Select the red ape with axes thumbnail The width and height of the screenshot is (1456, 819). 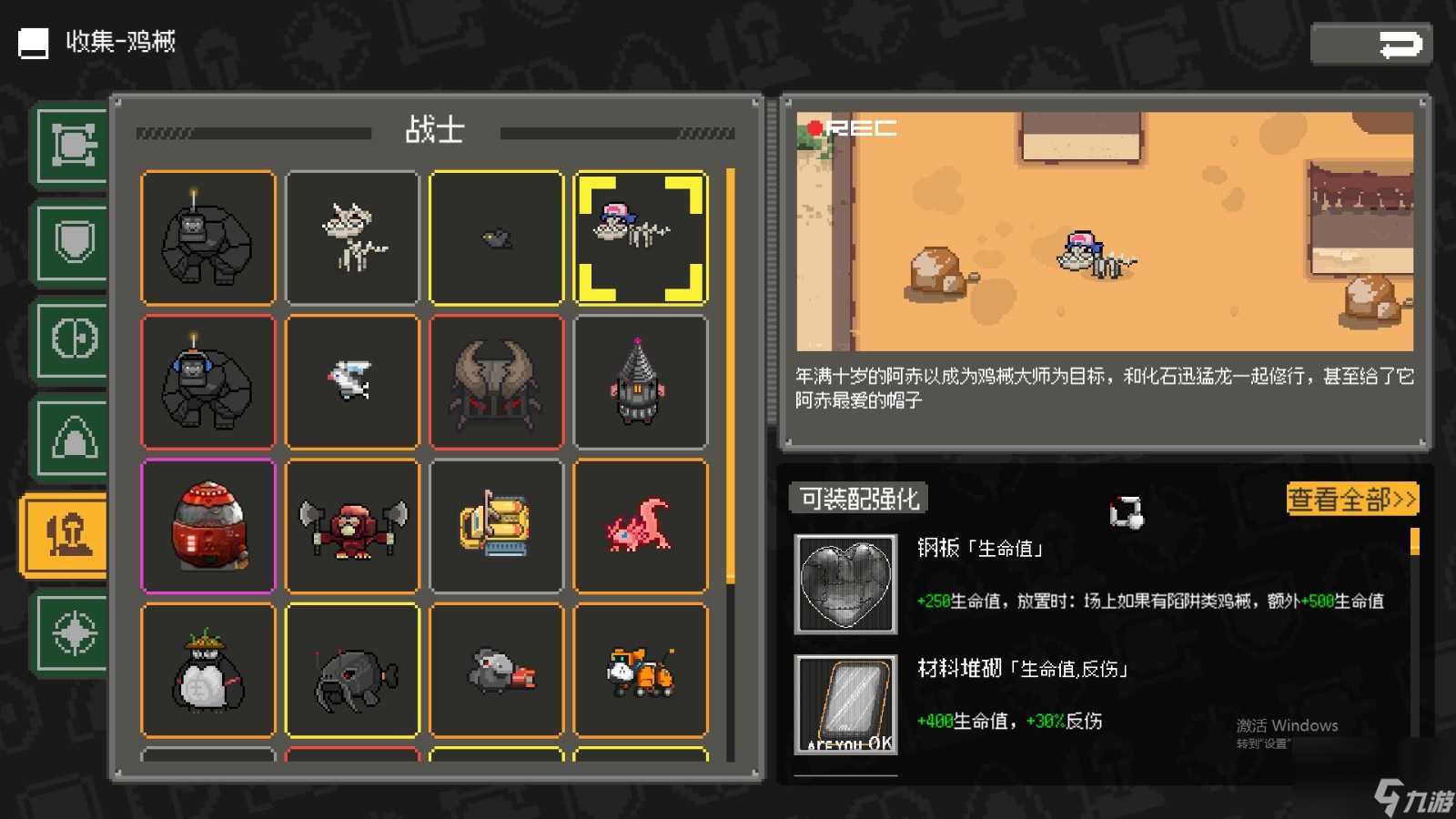pos(352,525)
